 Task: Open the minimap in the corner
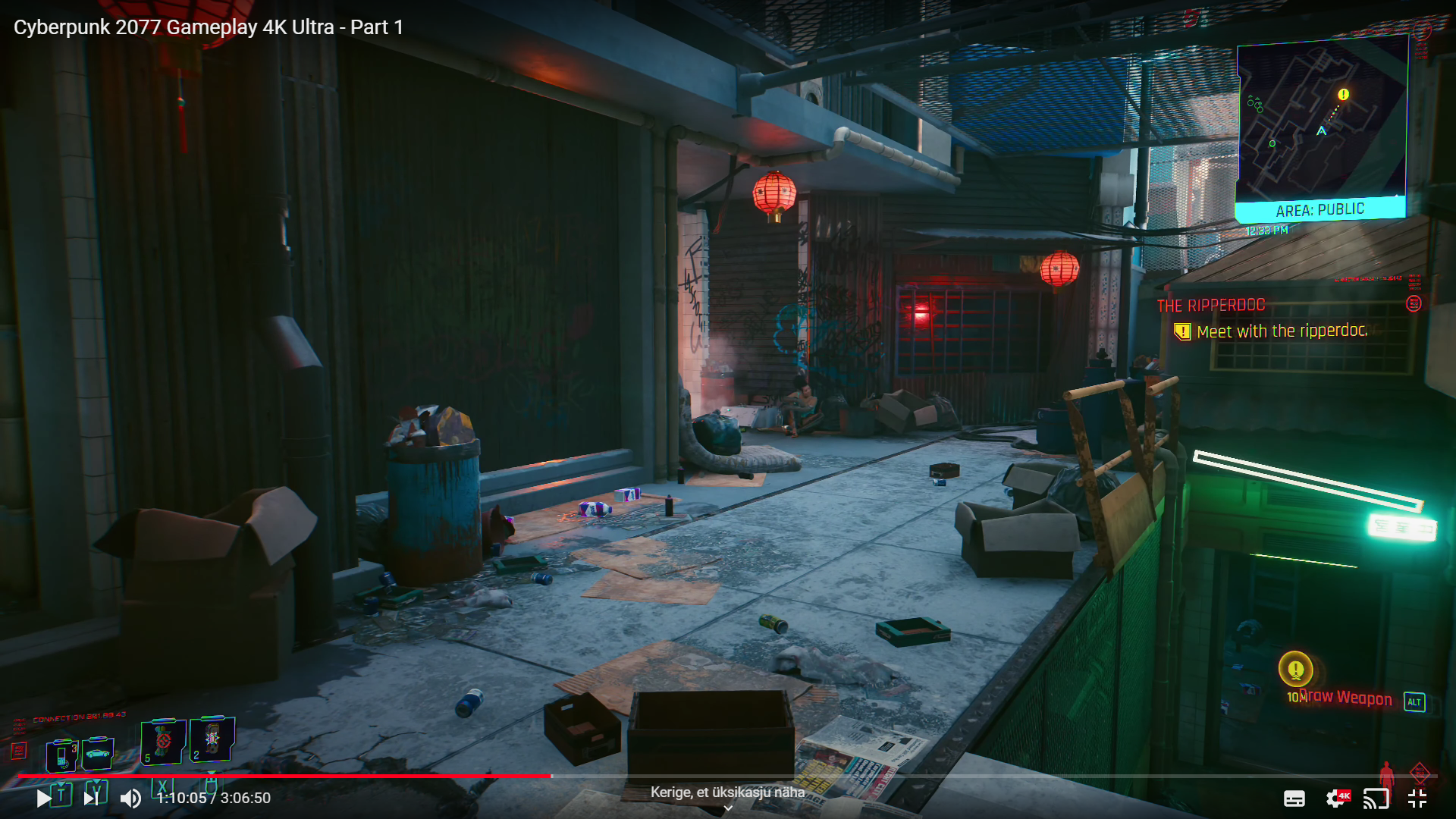tap(1322, 121)
